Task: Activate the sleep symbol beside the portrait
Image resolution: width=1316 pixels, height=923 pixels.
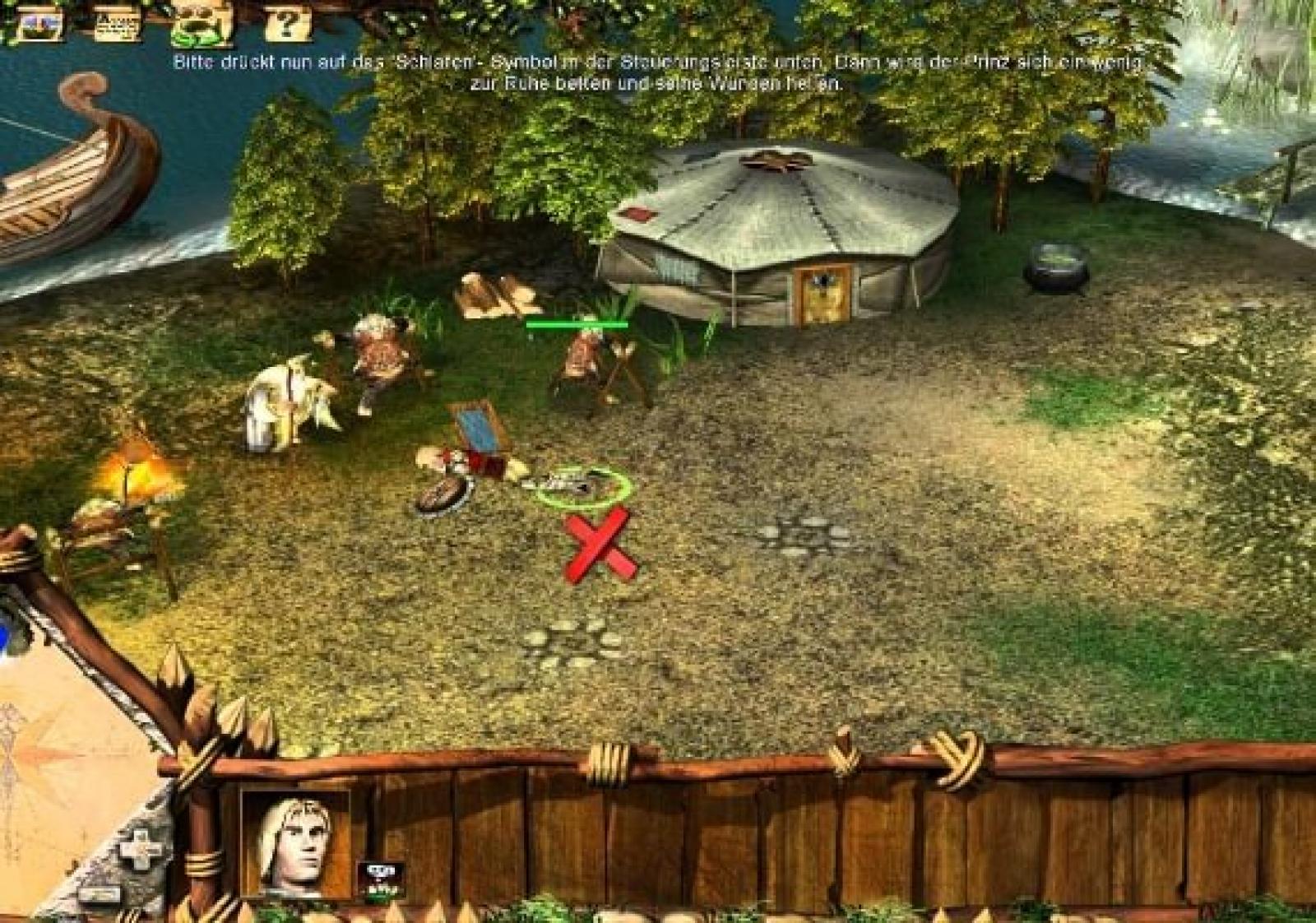Action: pos(381,877)
